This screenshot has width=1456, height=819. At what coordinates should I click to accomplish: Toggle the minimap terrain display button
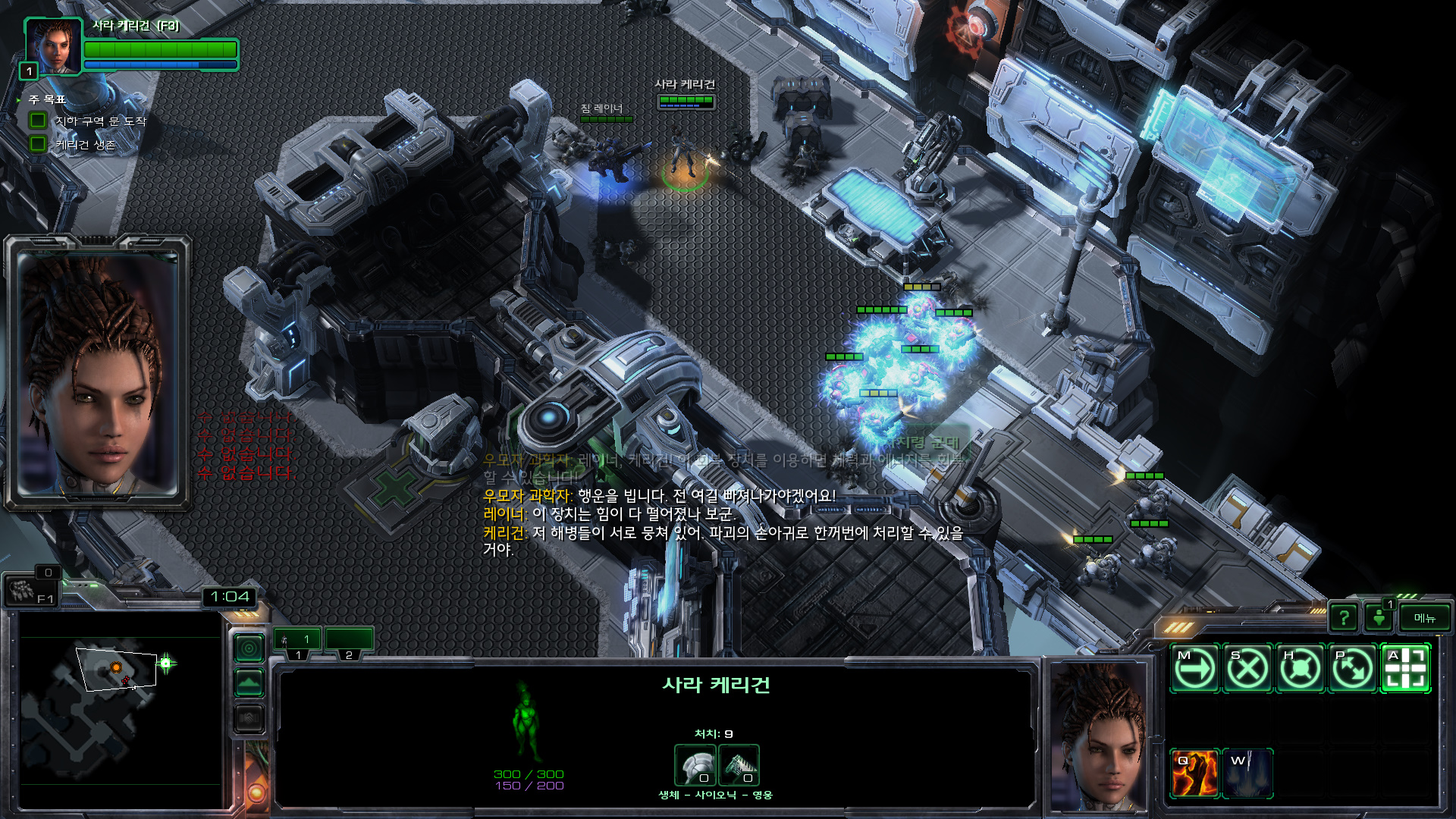pos(249,683)
